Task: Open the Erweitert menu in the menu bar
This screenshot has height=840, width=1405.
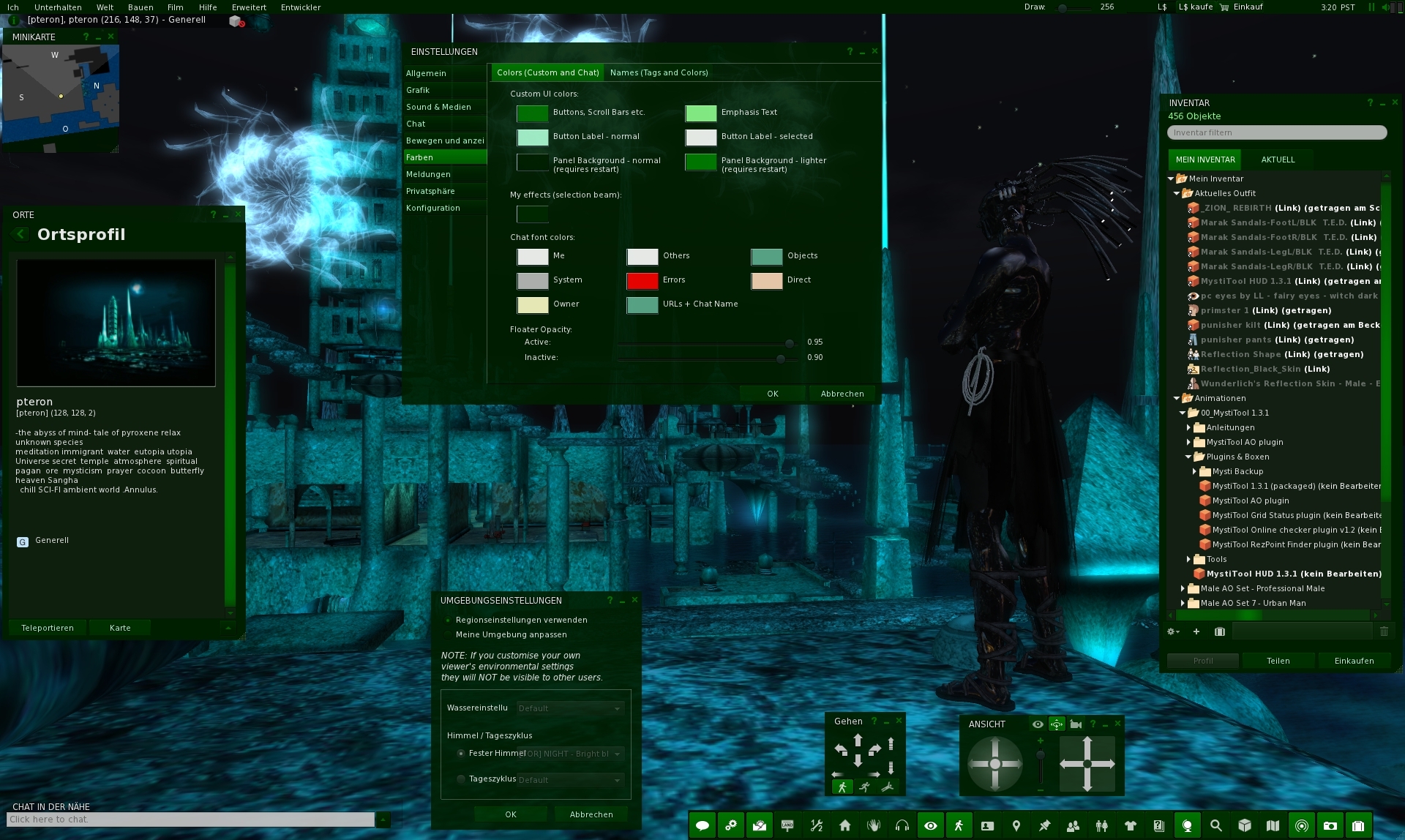Action: [249, 7]
